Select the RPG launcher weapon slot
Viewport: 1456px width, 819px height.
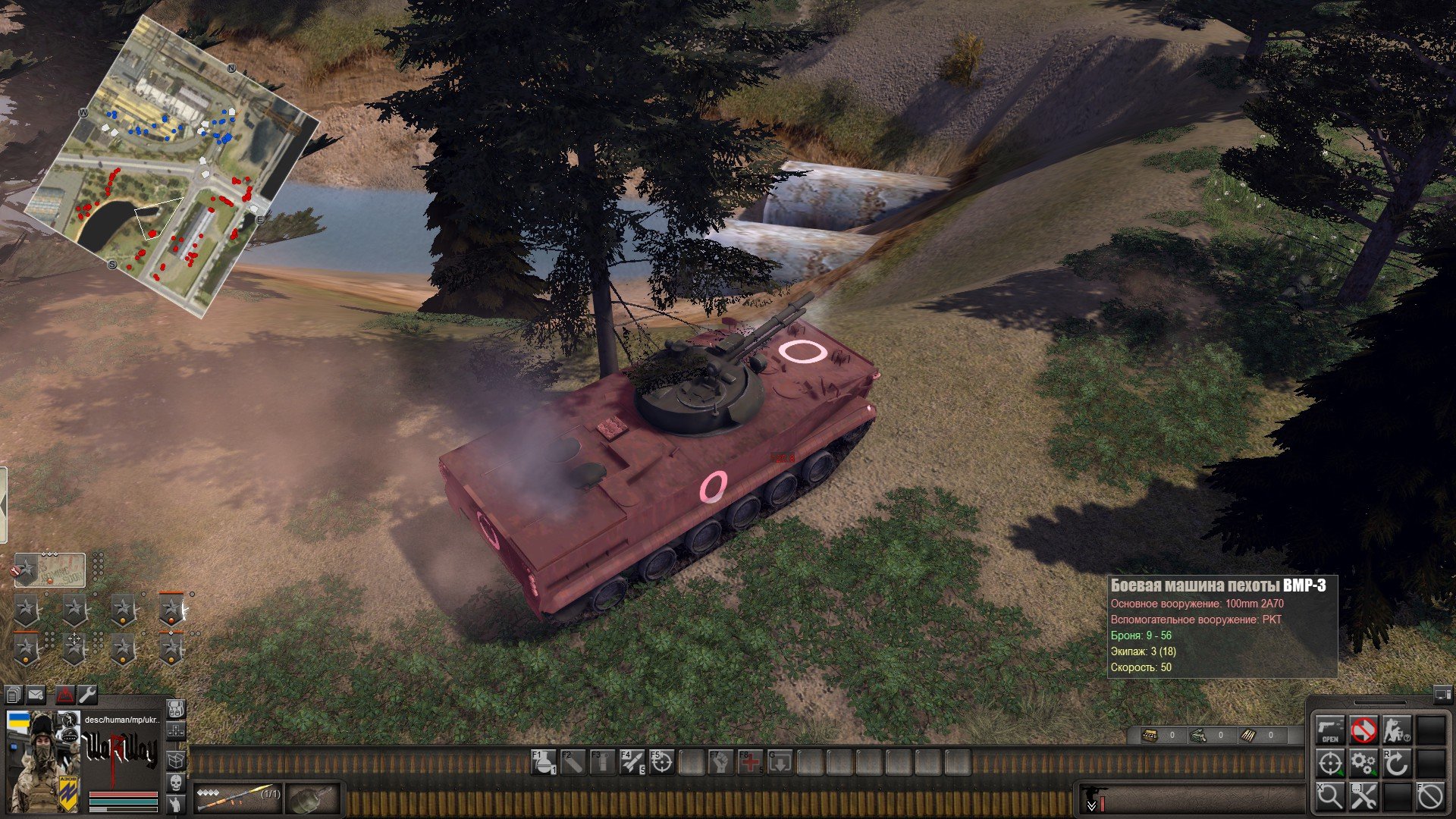tap(237, 797)
